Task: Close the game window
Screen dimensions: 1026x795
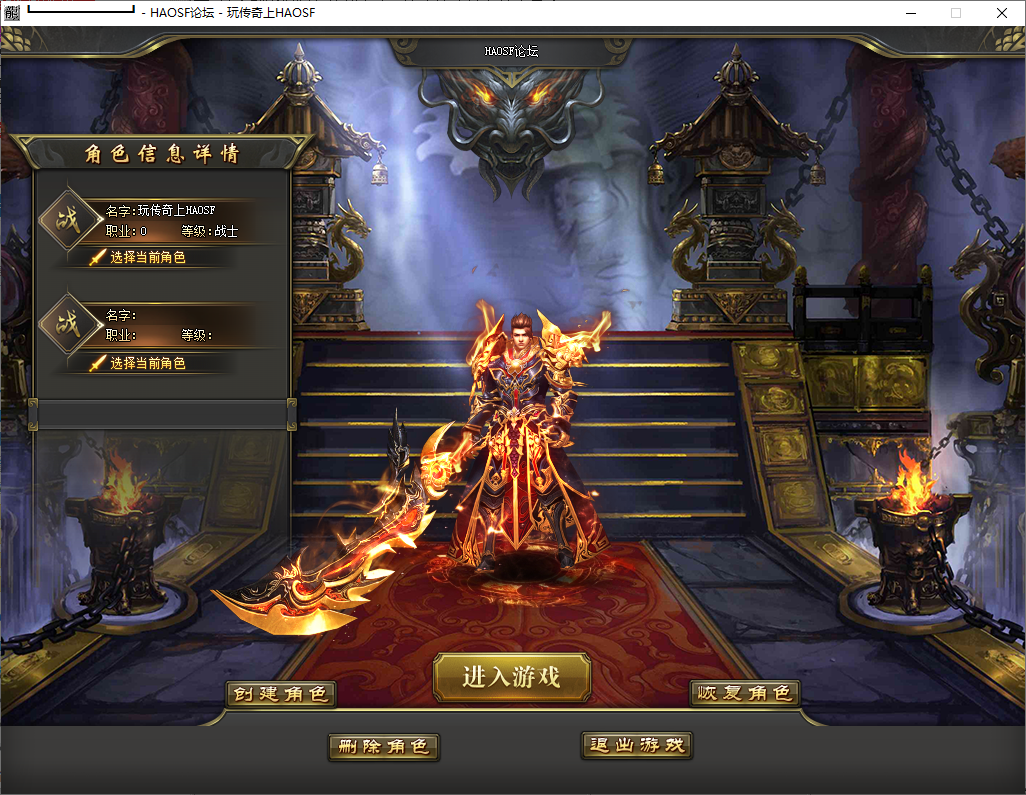Action: tap(1002, 13)
